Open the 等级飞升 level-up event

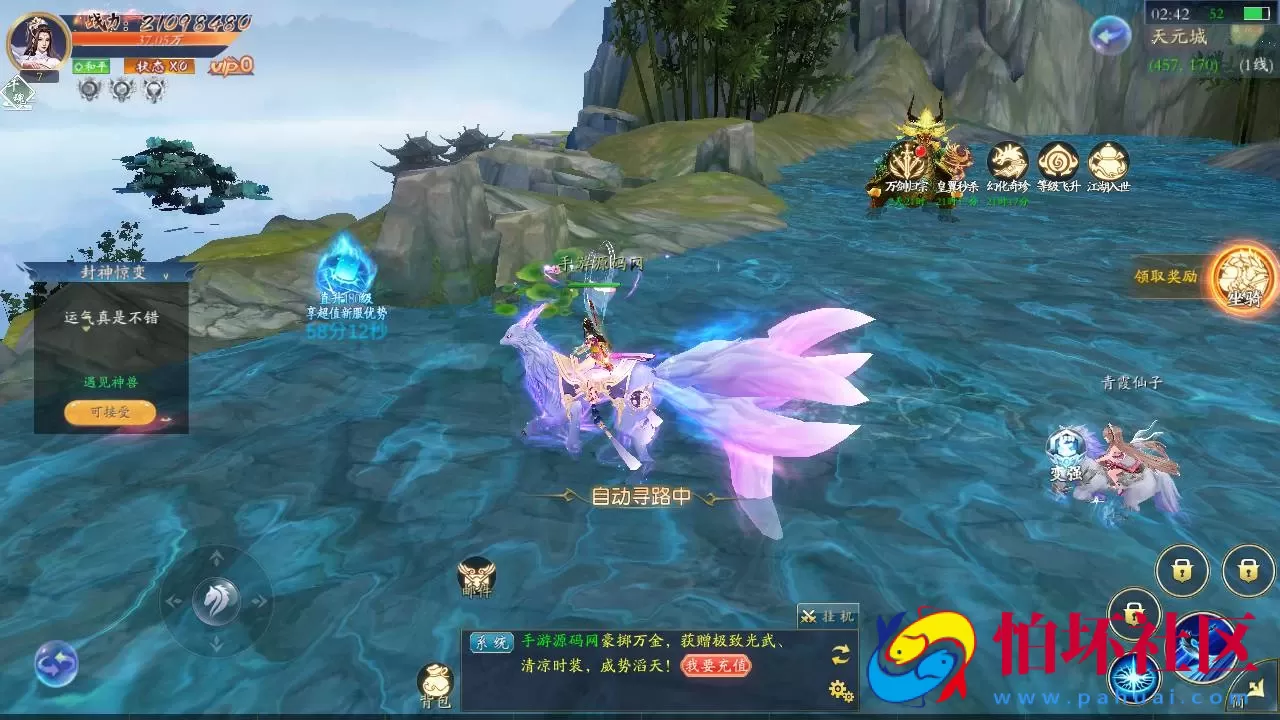tap(1058, 163)
